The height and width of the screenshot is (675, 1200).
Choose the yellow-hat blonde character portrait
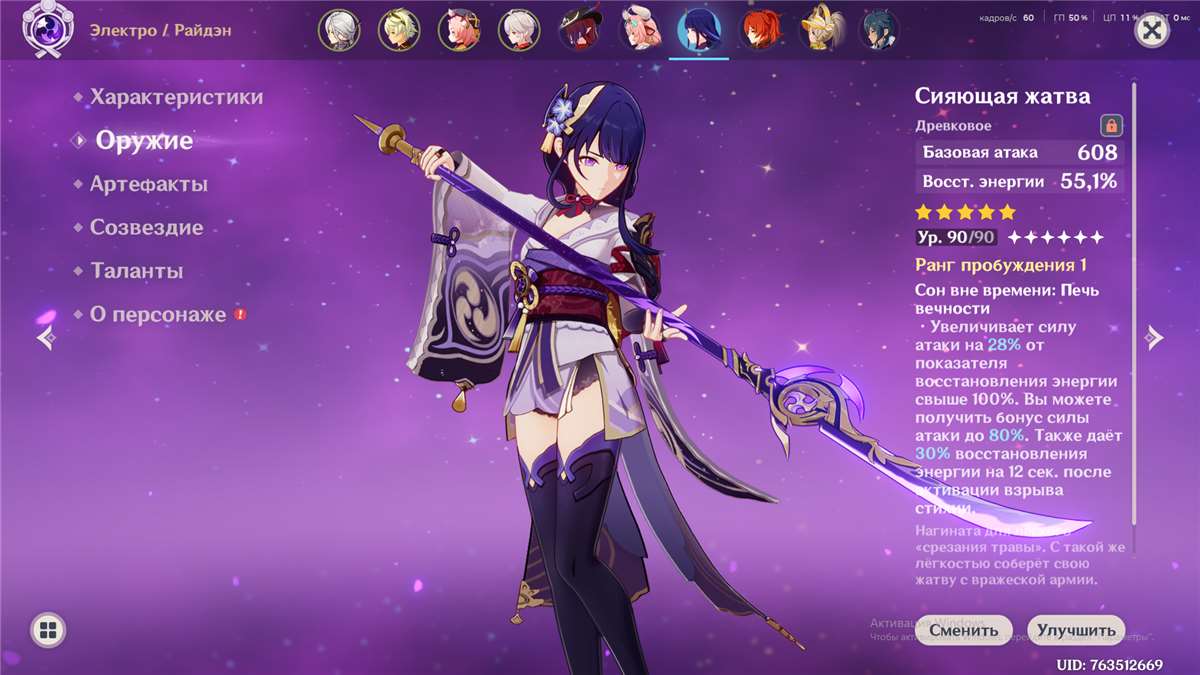point(819,30)
